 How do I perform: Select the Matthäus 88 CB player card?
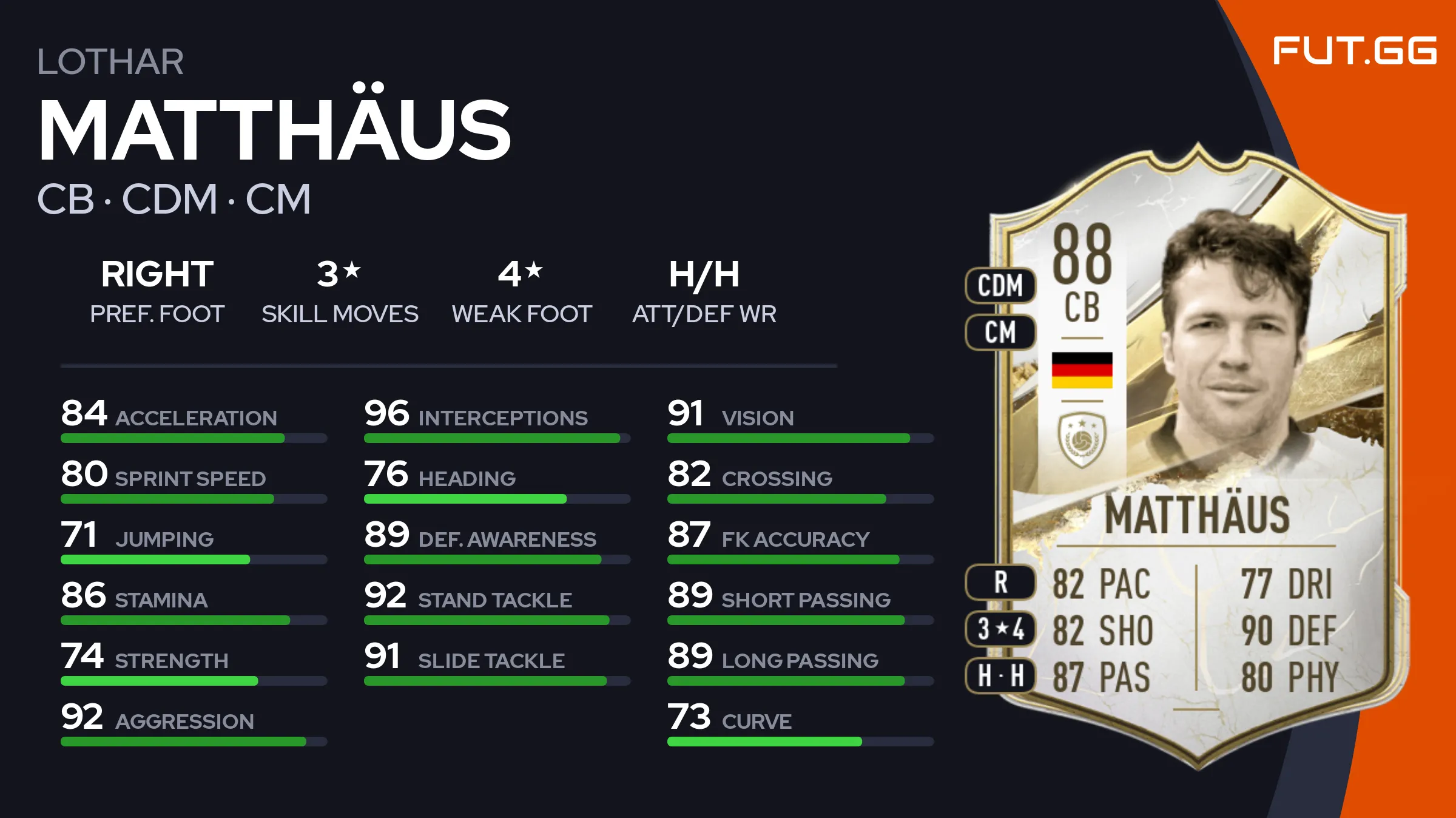pos(1198,455)
